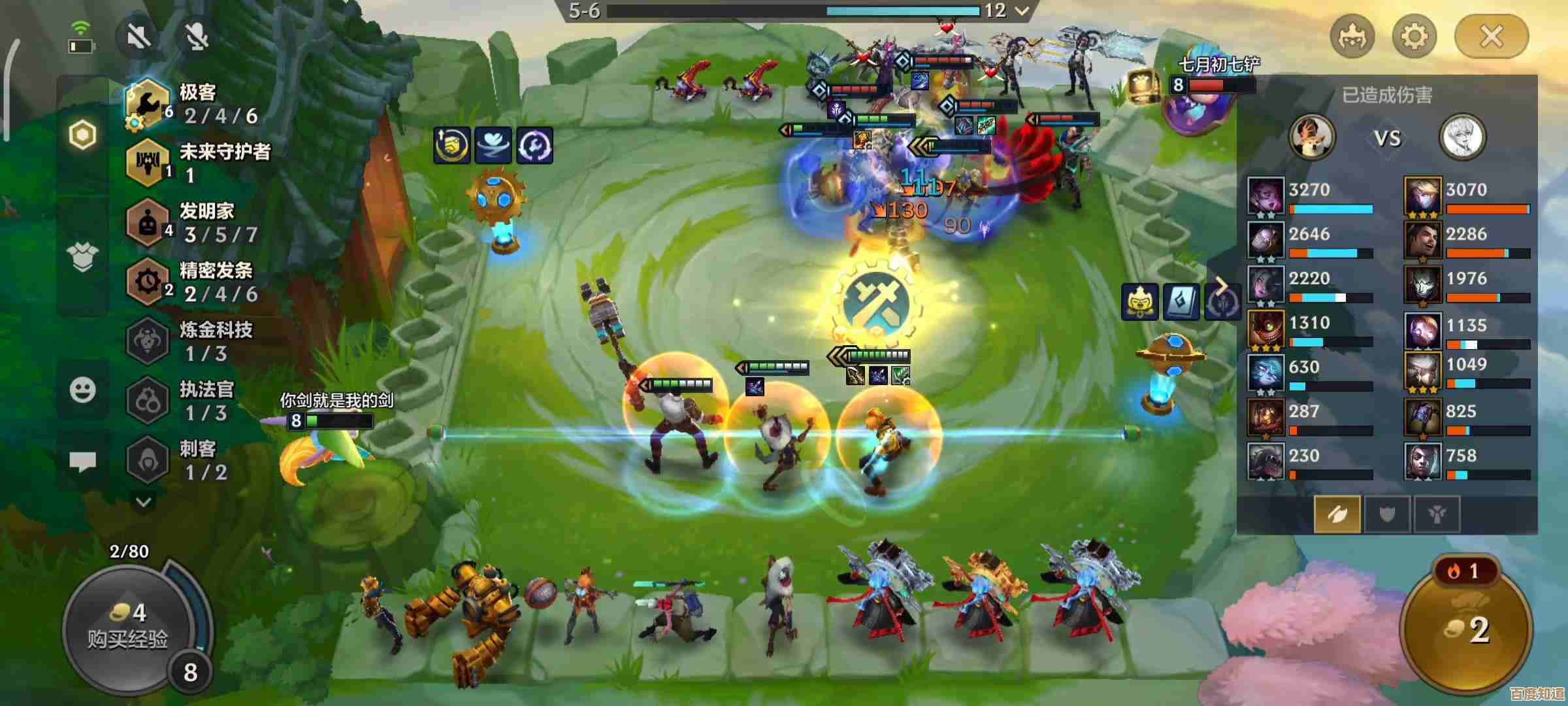1568x706 pixels.
Task: Collapse the damage panel with arrow
Action: (x=1220, y=286)
